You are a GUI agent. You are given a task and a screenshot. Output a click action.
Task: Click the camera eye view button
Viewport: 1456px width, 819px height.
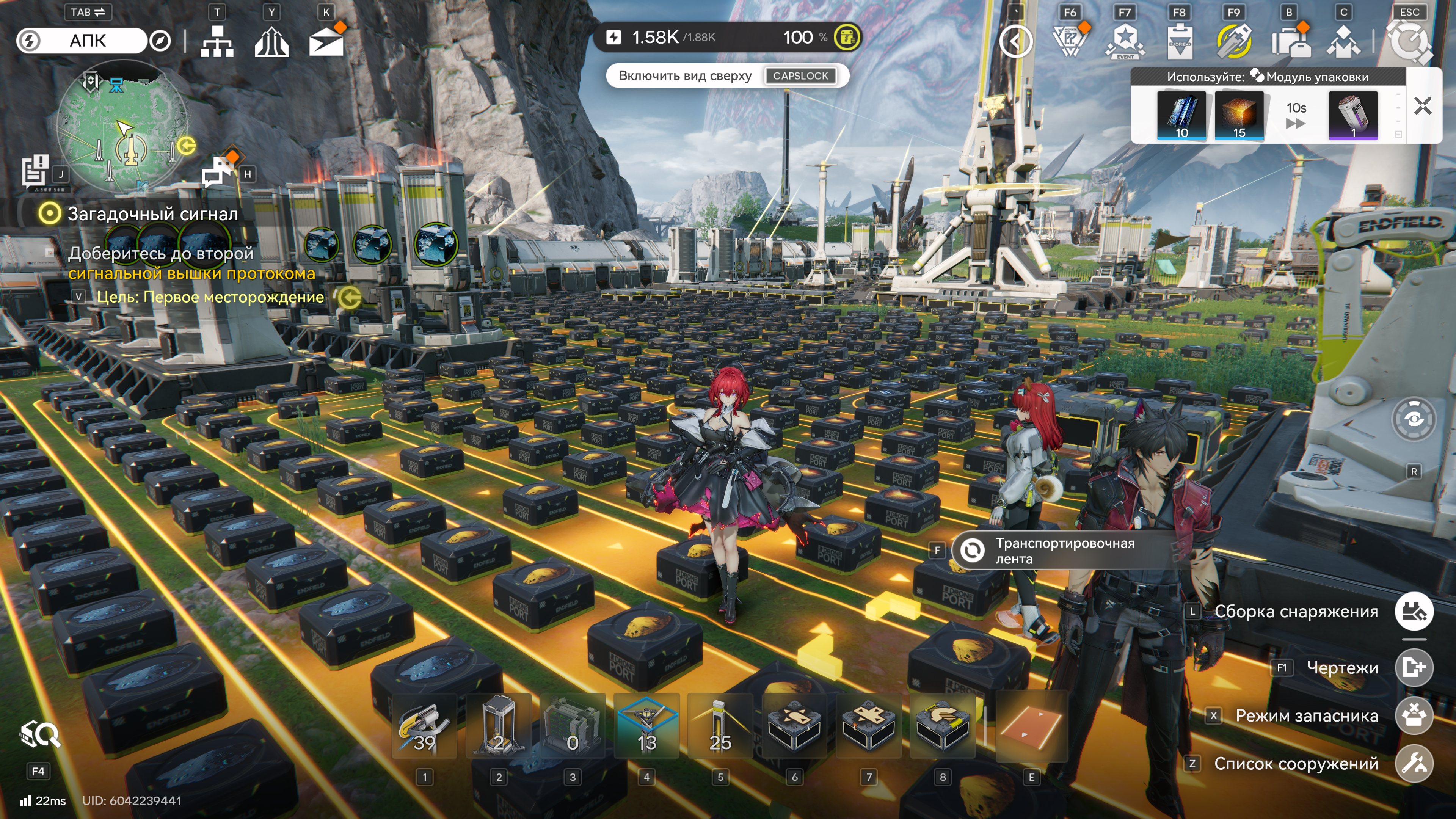point(1414,419)
